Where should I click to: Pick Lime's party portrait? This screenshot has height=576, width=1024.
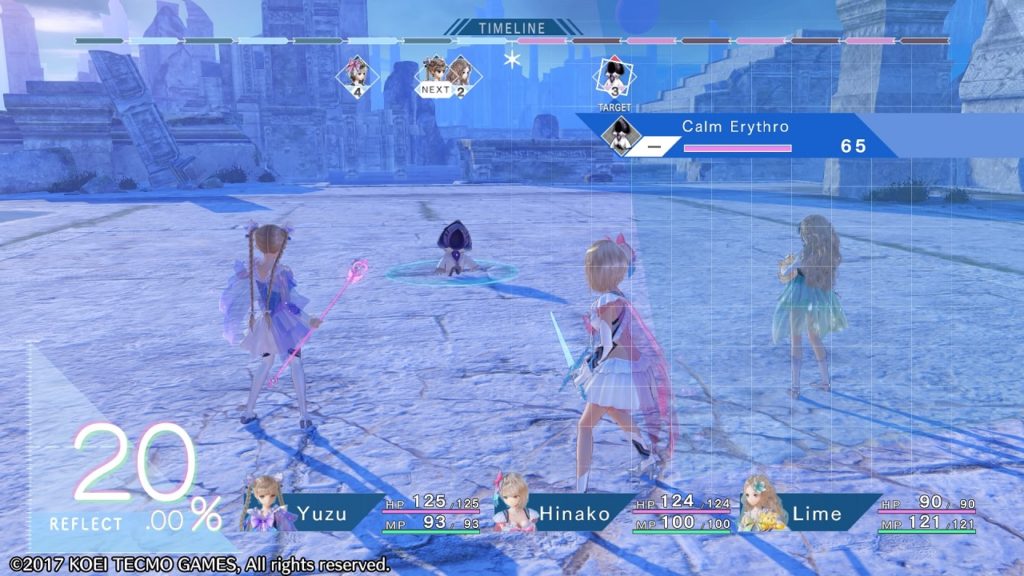coord(762,503)
